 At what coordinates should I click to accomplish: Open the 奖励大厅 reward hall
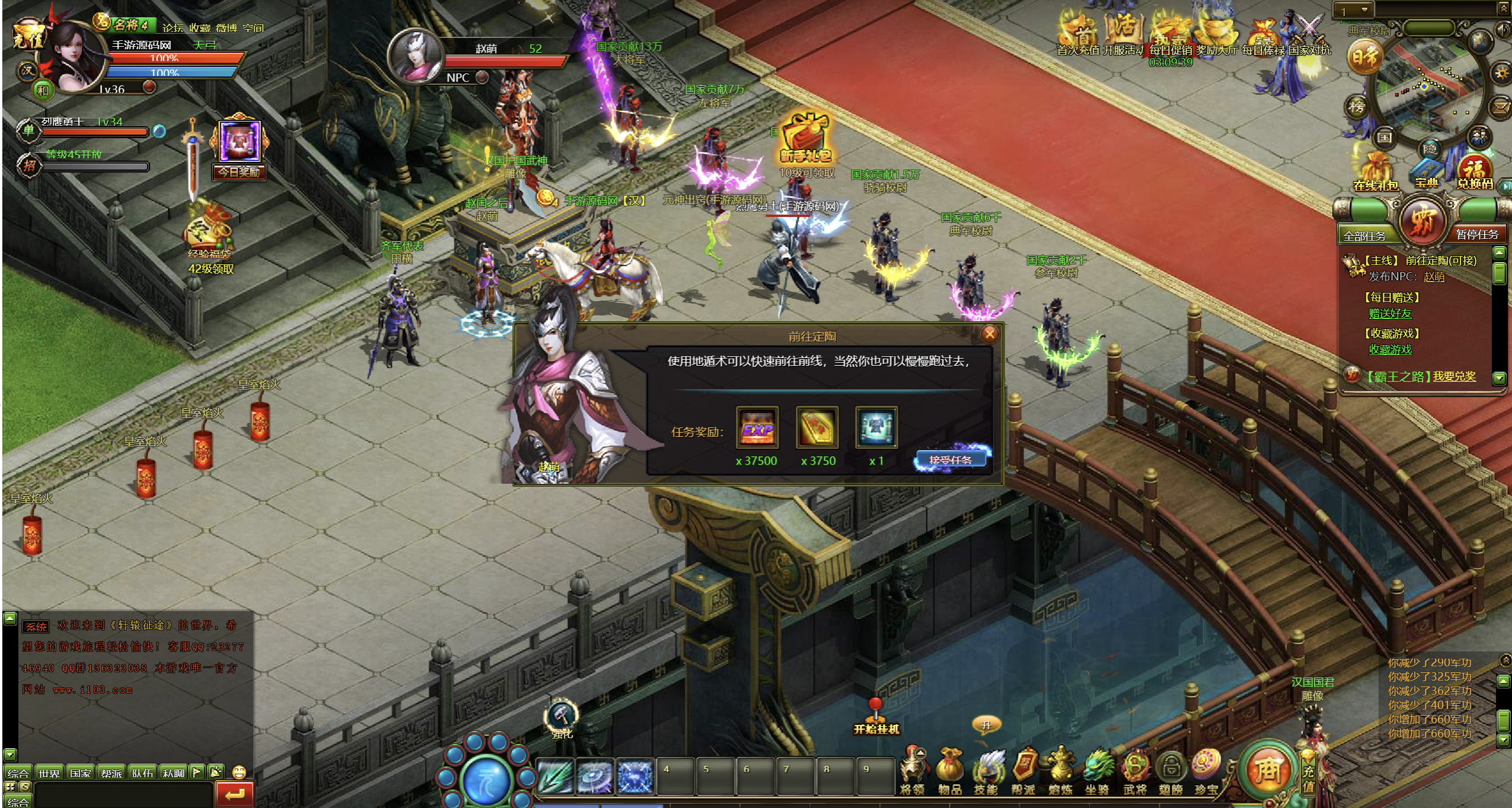click(1217, 34)
